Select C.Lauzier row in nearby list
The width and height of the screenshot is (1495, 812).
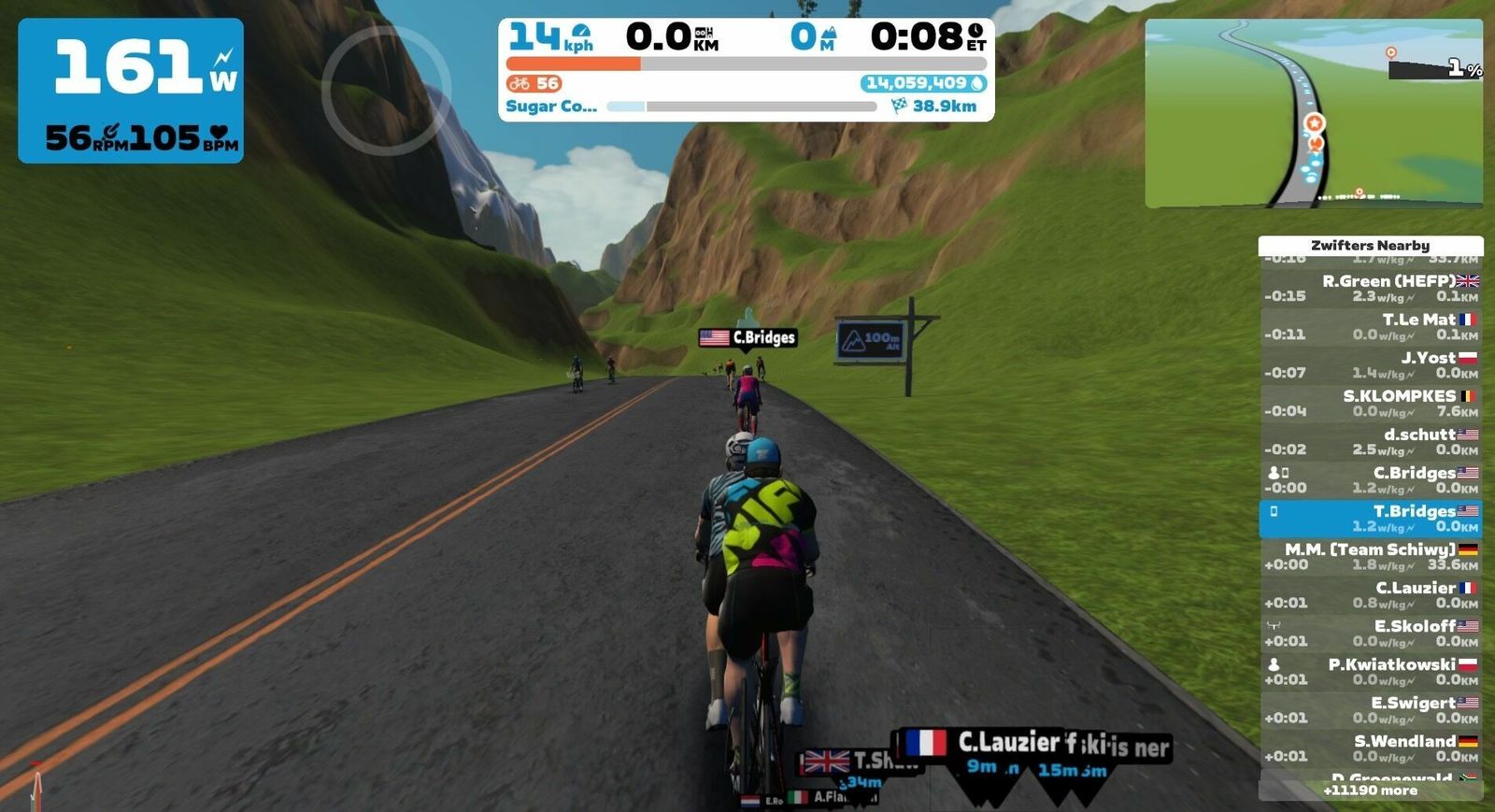tap(1371, 595)
